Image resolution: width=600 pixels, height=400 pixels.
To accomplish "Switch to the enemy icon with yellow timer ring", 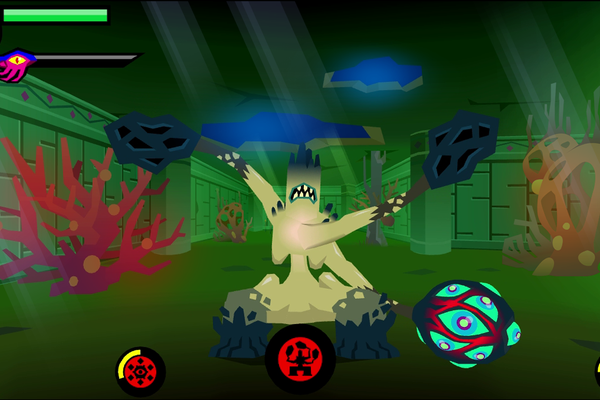I will click(x=141, y=371).
